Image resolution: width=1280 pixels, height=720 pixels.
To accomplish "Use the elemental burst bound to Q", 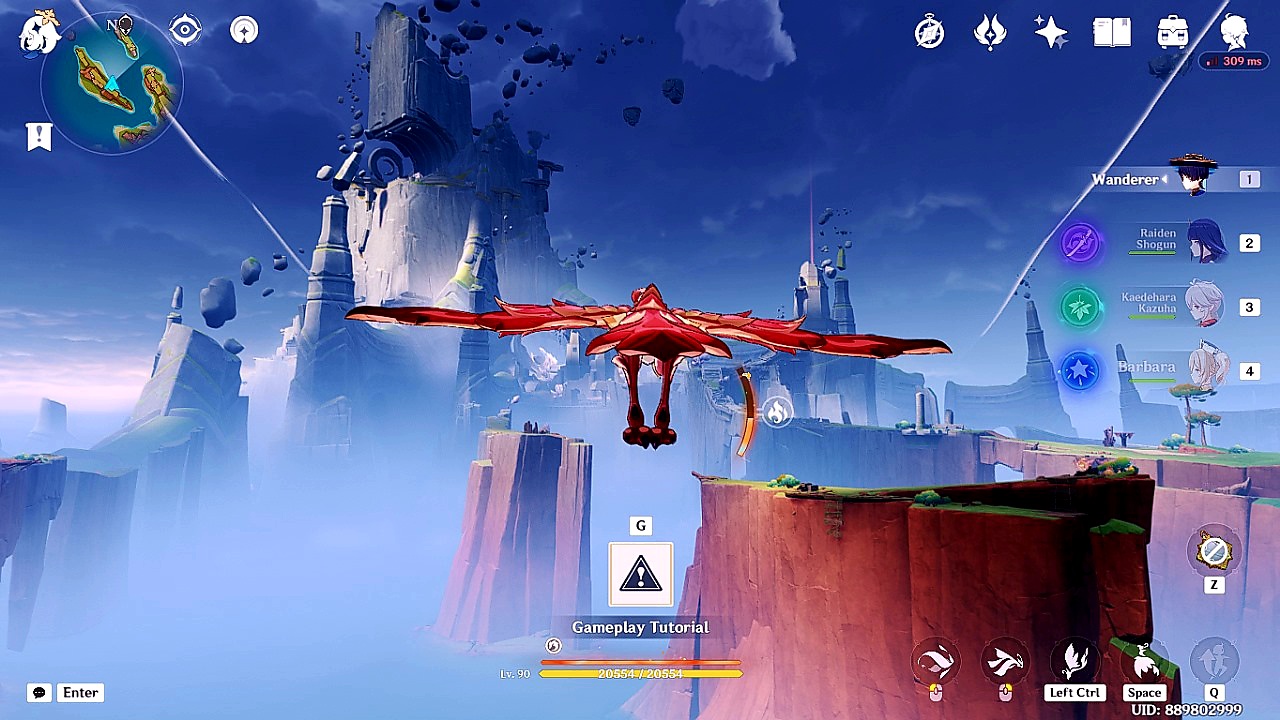I will pos(1211,662).
